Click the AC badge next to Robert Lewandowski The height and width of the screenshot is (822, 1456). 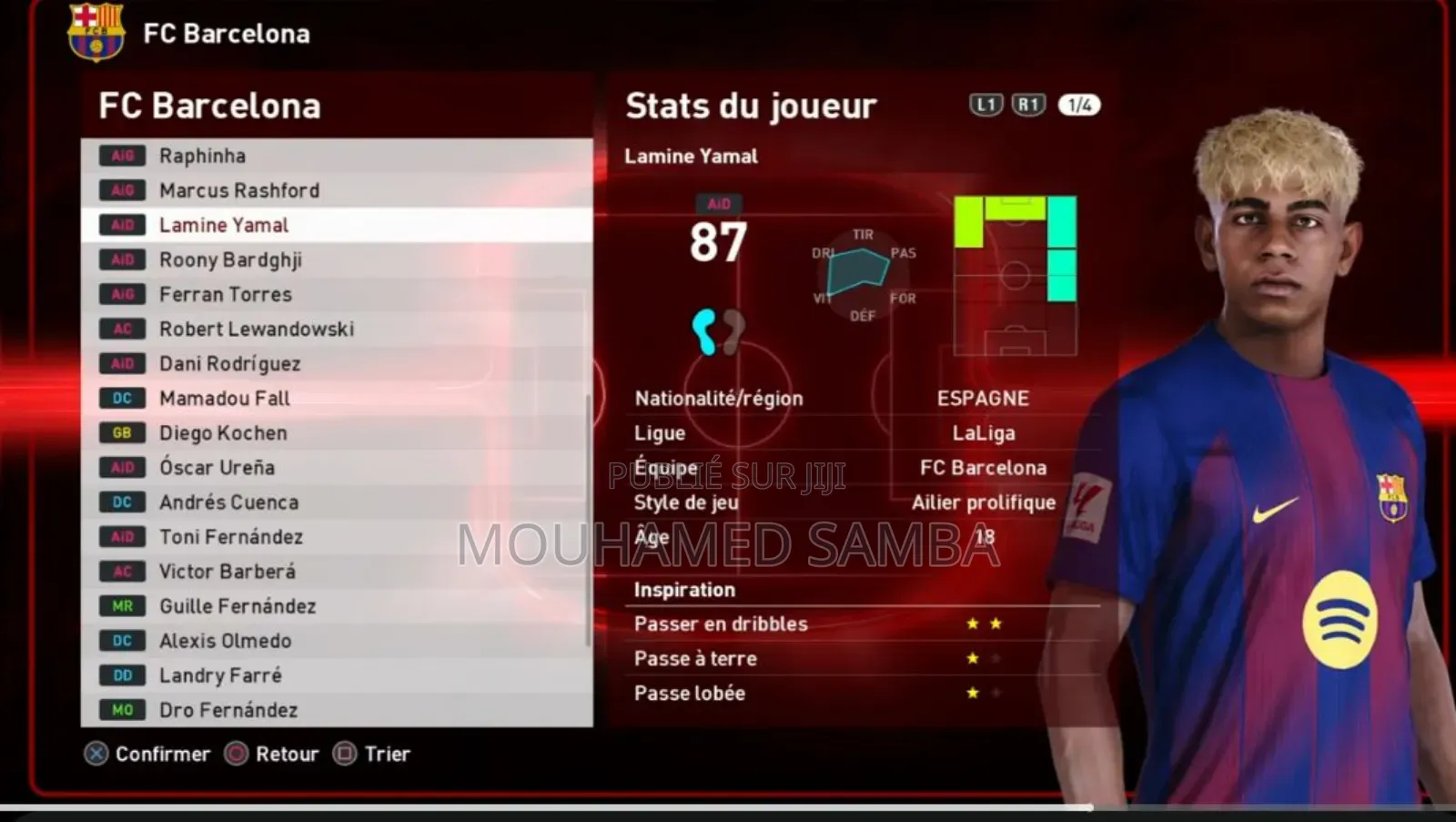click(122, 329)
